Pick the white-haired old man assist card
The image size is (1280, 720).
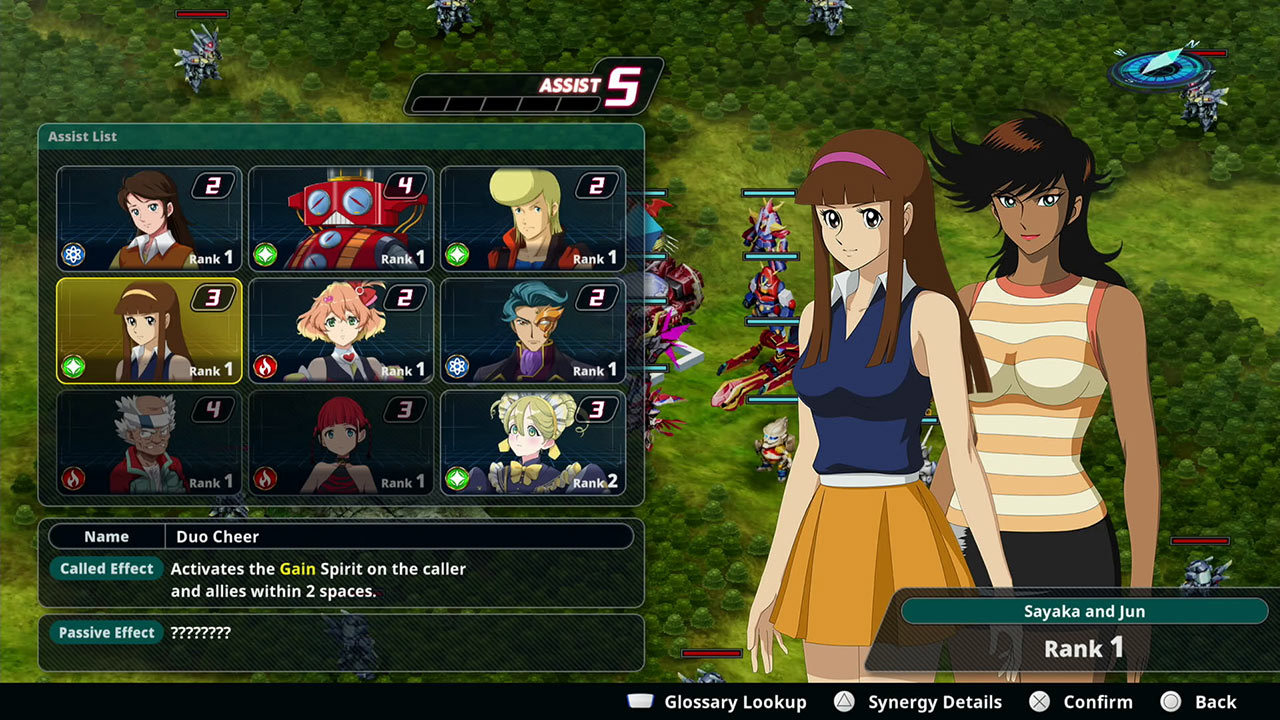click(149, 443)
